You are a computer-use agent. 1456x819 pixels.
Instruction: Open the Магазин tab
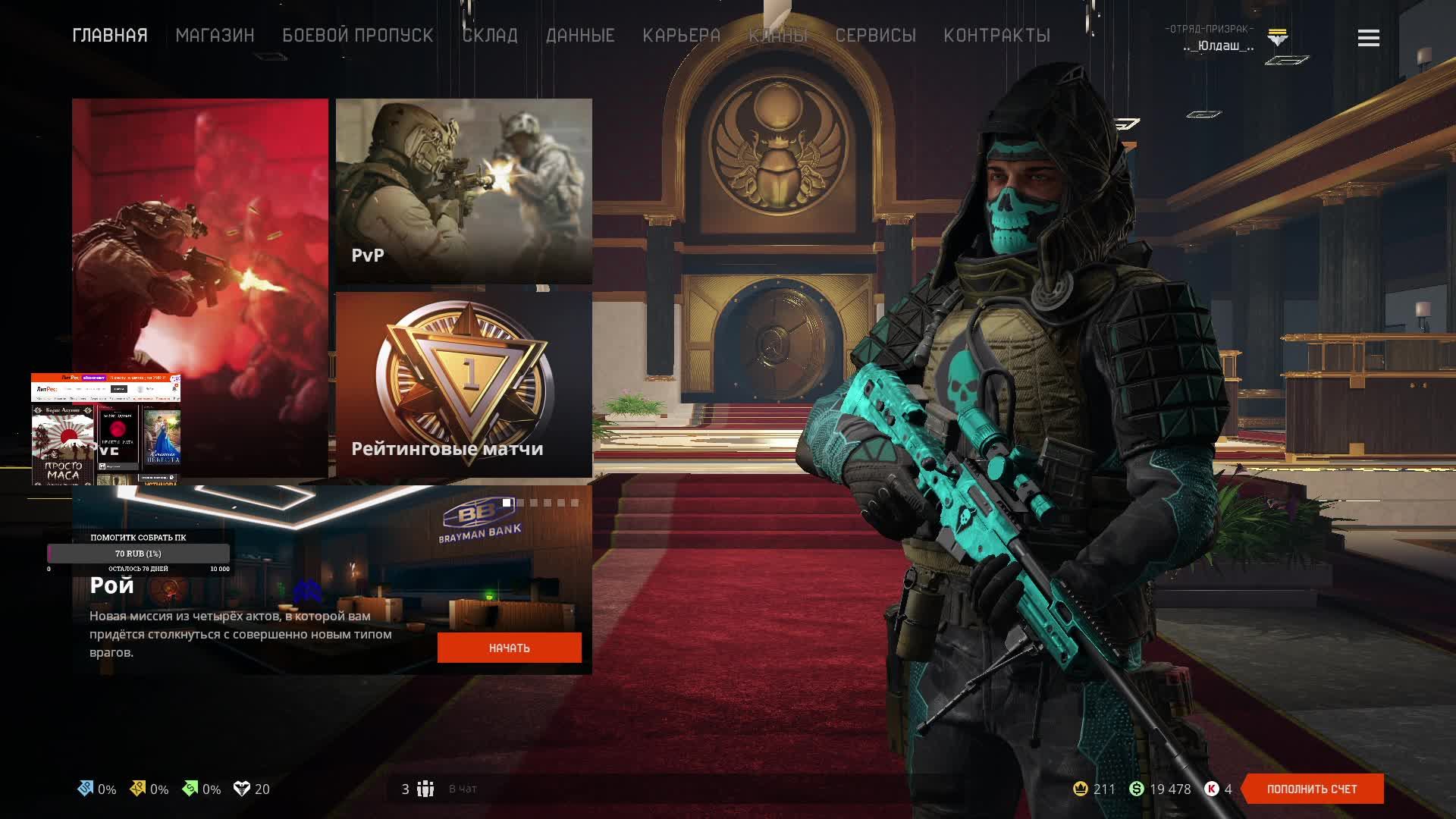(x=215, y=36)
